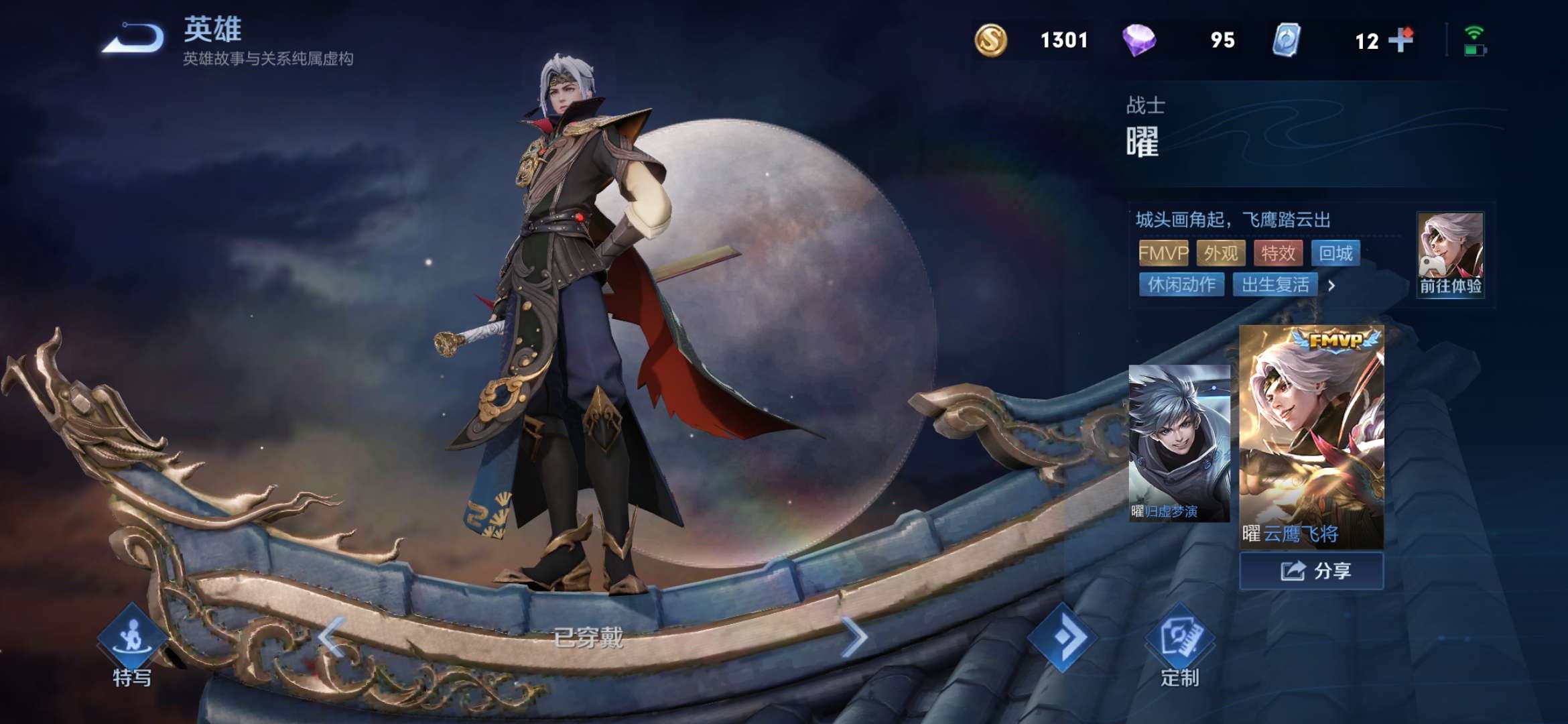Image resolution: width=1568 pixels, height=724 pixels.
Task: Select the 云鹰飞将 FMVP skin card
Action: coord(1311,437)
